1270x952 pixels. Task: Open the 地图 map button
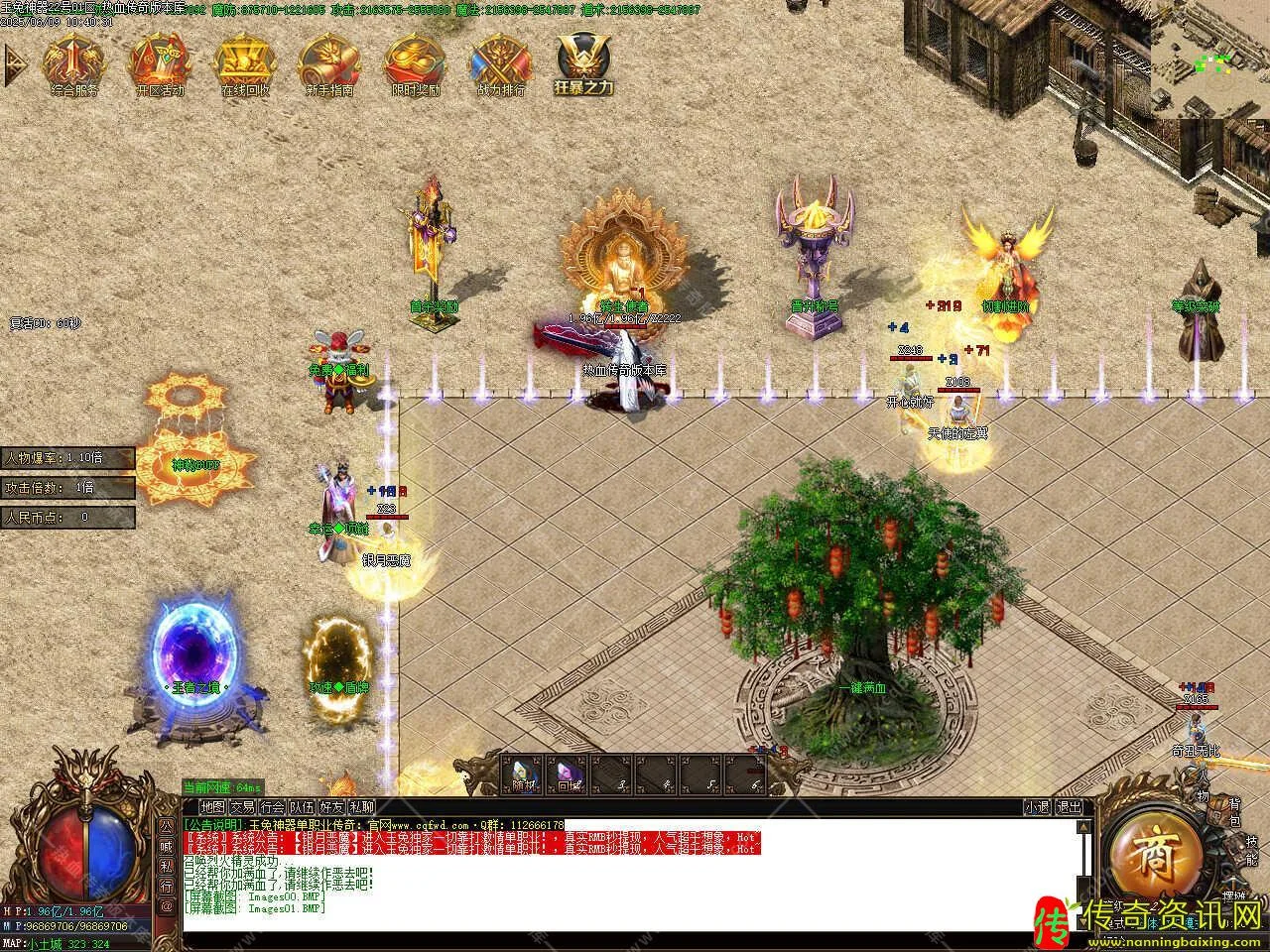pyautogui.click(x=212, y=807)
